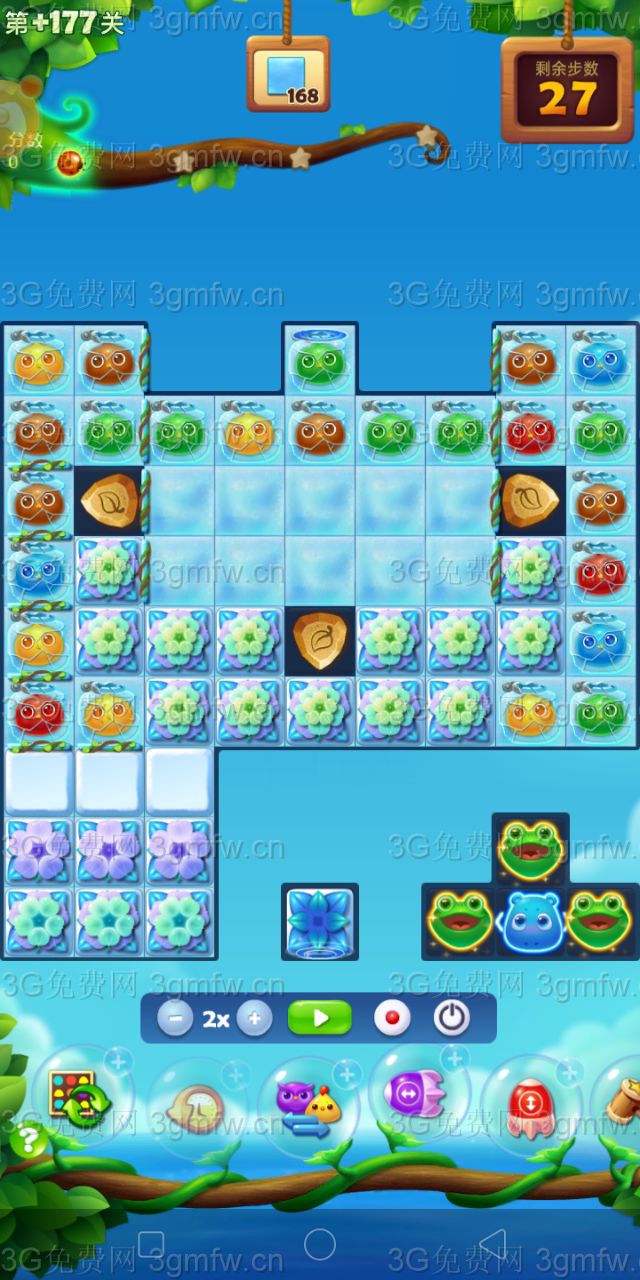This screenshot has width=640, height=1280.
Task: Decrease playback speed with the minus button
Action: pyautogui.click(x=175, y=1019)
